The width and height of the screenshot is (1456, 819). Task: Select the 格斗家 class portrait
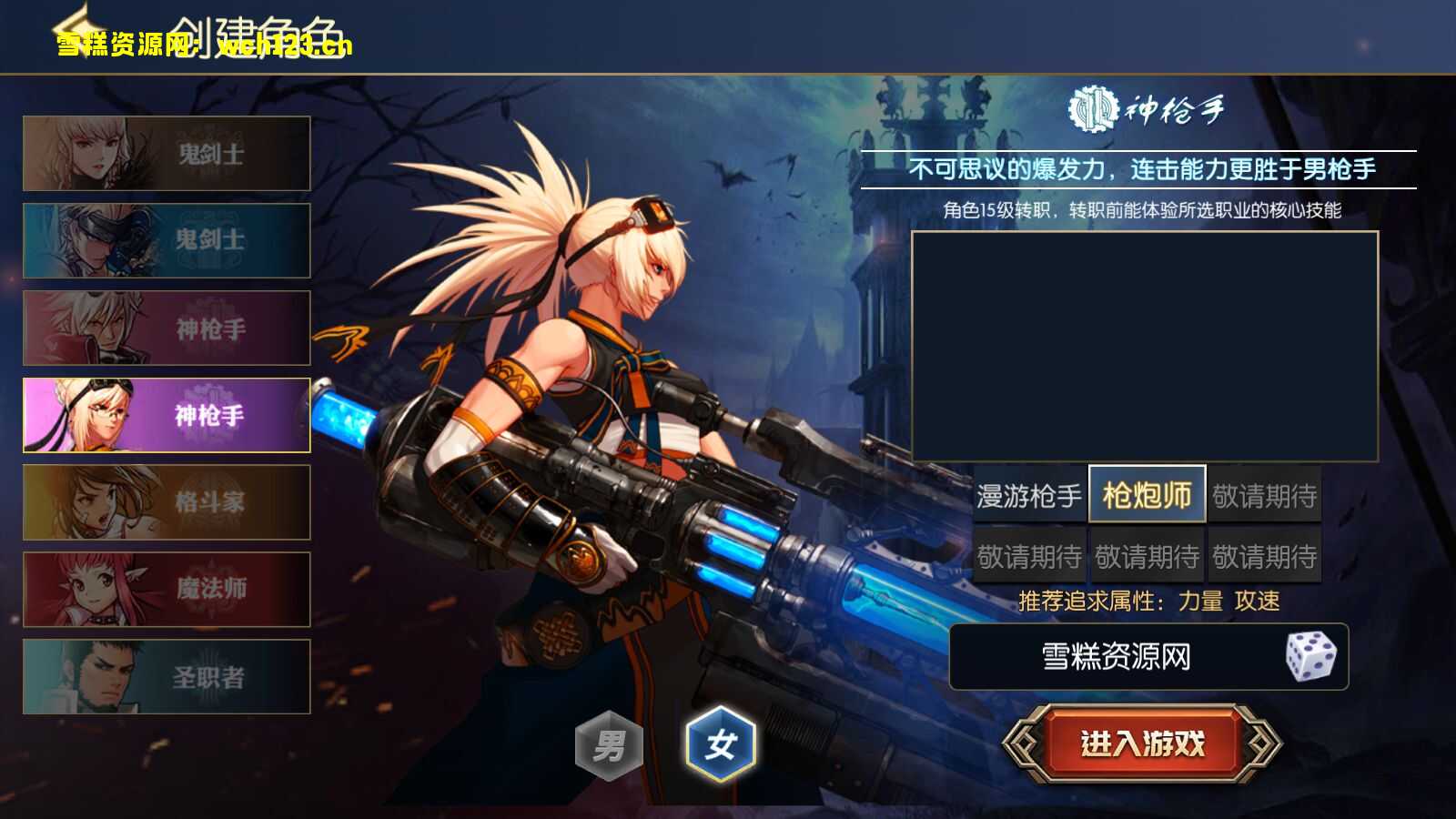[167, 502]
